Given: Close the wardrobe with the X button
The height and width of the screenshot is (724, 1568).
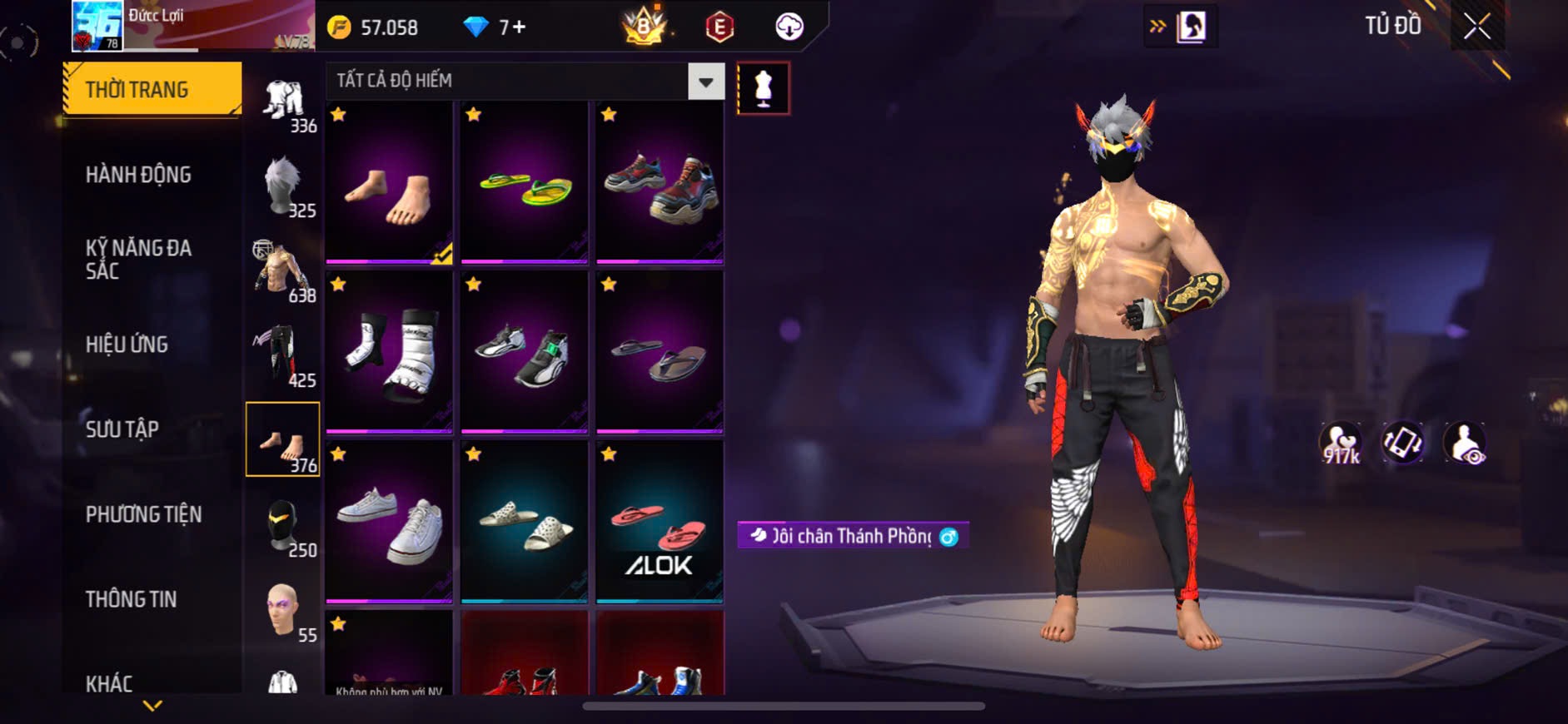Looking at the screenshot, I should 1476,27.
